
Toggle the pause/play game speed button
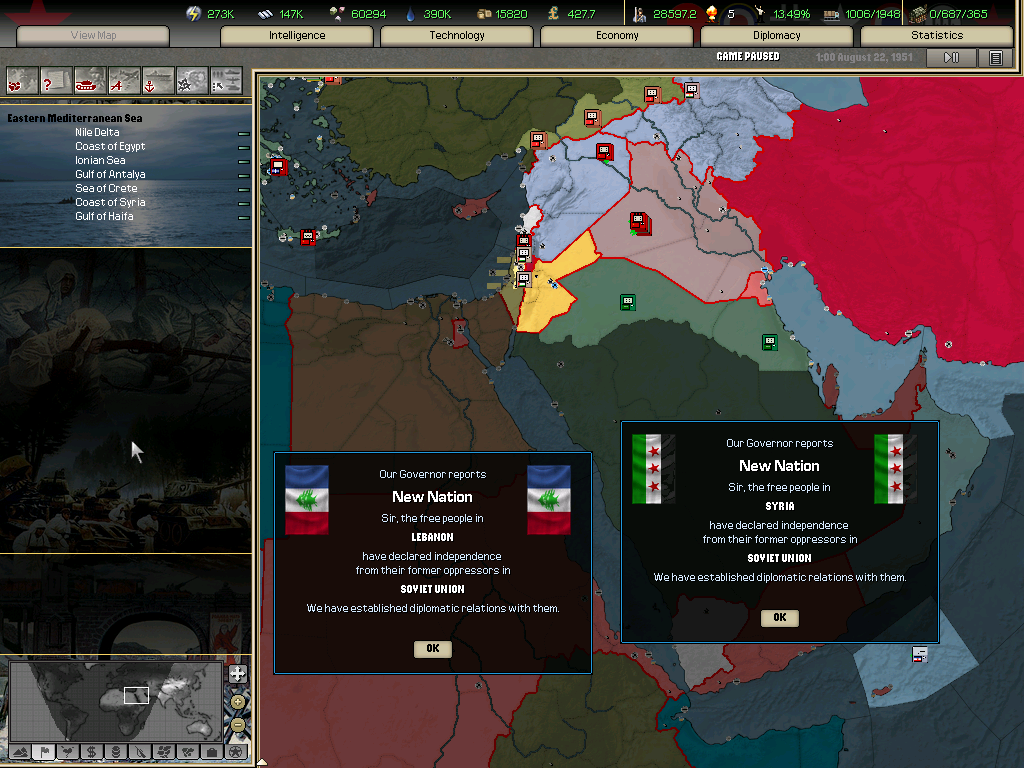point(952,58)
